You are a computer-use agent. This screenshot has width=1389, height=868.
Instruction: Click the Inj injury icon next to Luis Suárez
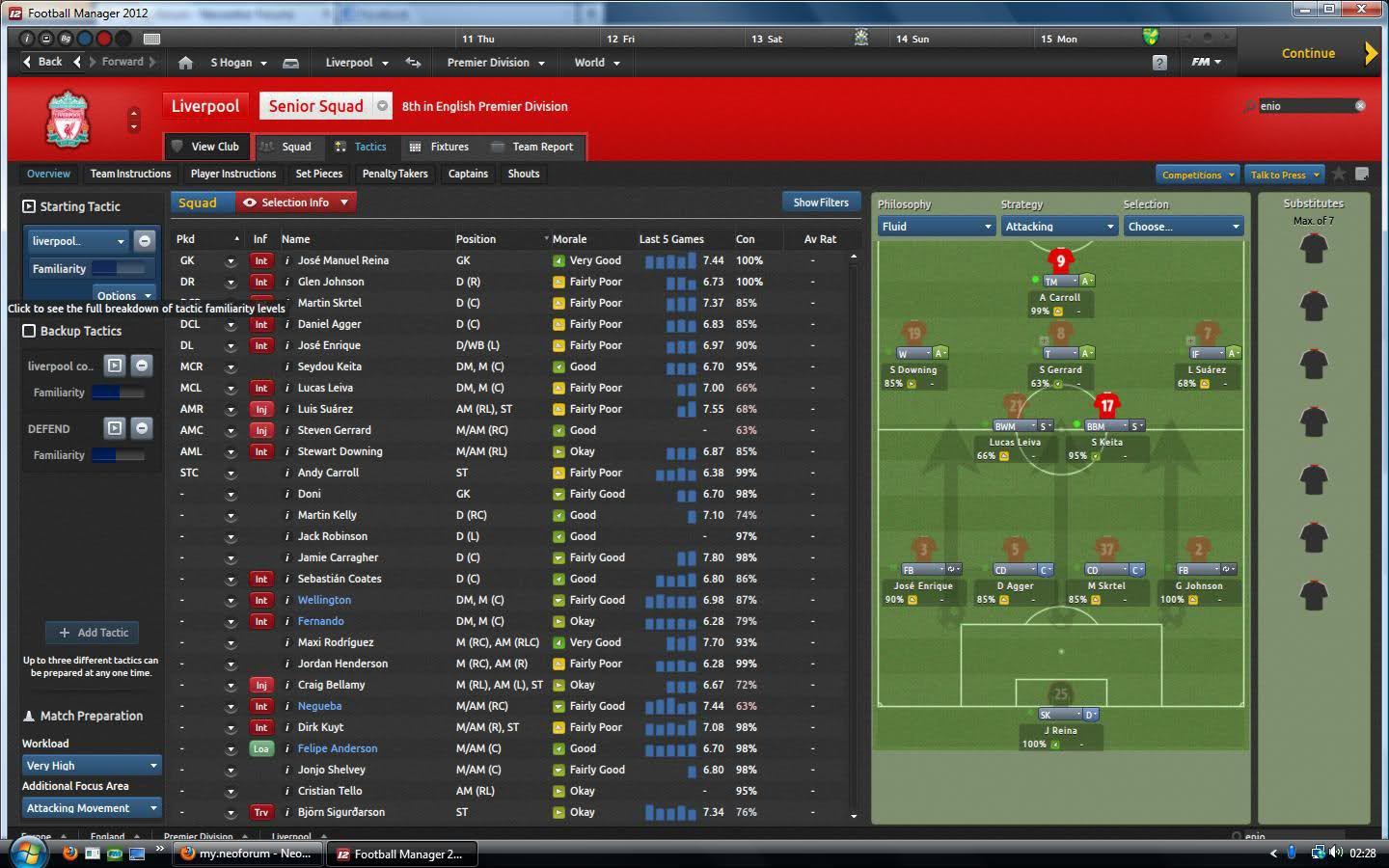click(x=261, y=409)
